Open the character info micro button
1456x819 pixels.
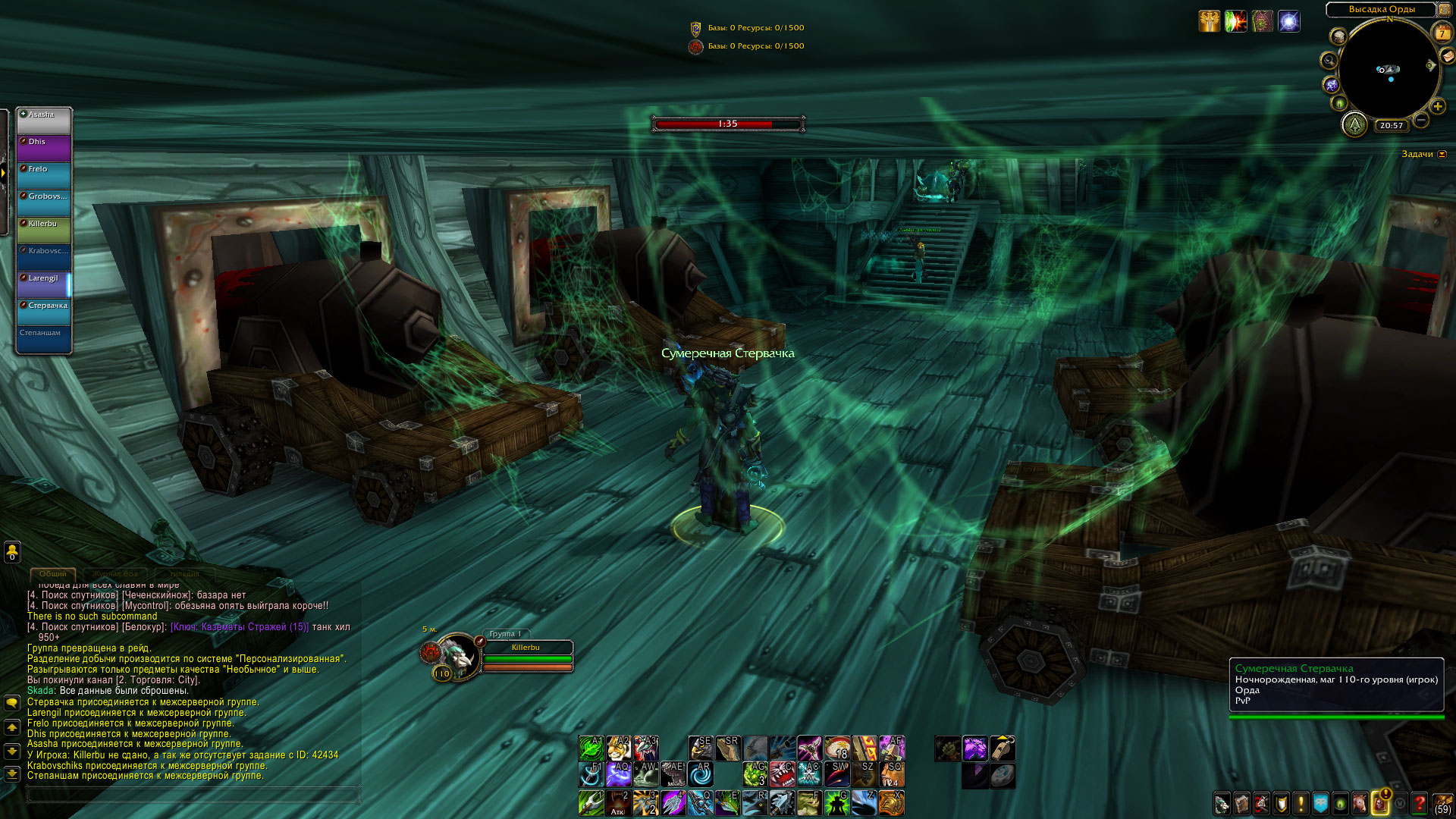coord(1222,803)
